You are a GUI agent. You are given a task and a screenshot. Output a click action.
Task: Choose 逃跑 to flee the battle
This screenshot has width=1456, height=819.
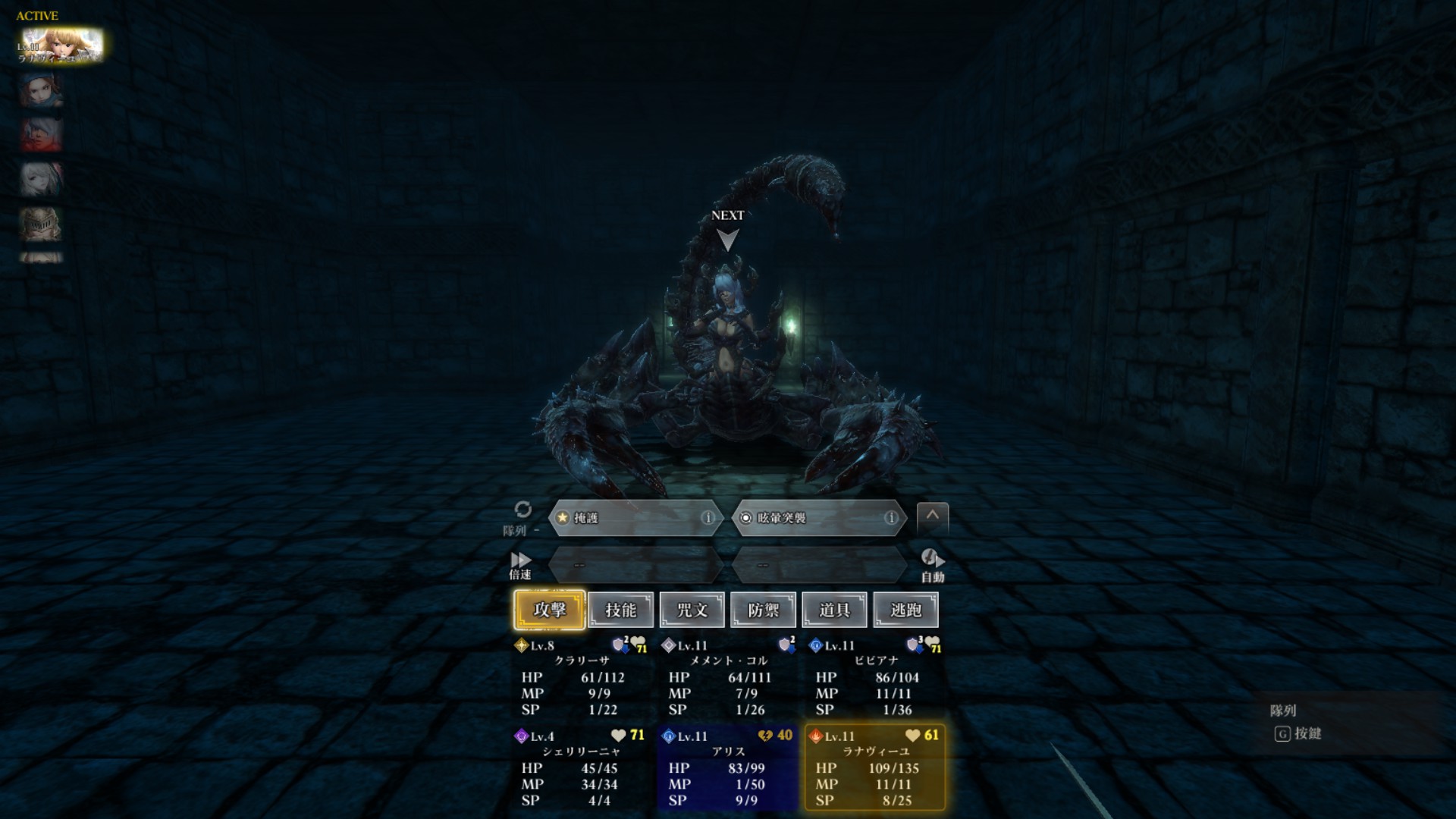tap(905, 610)
